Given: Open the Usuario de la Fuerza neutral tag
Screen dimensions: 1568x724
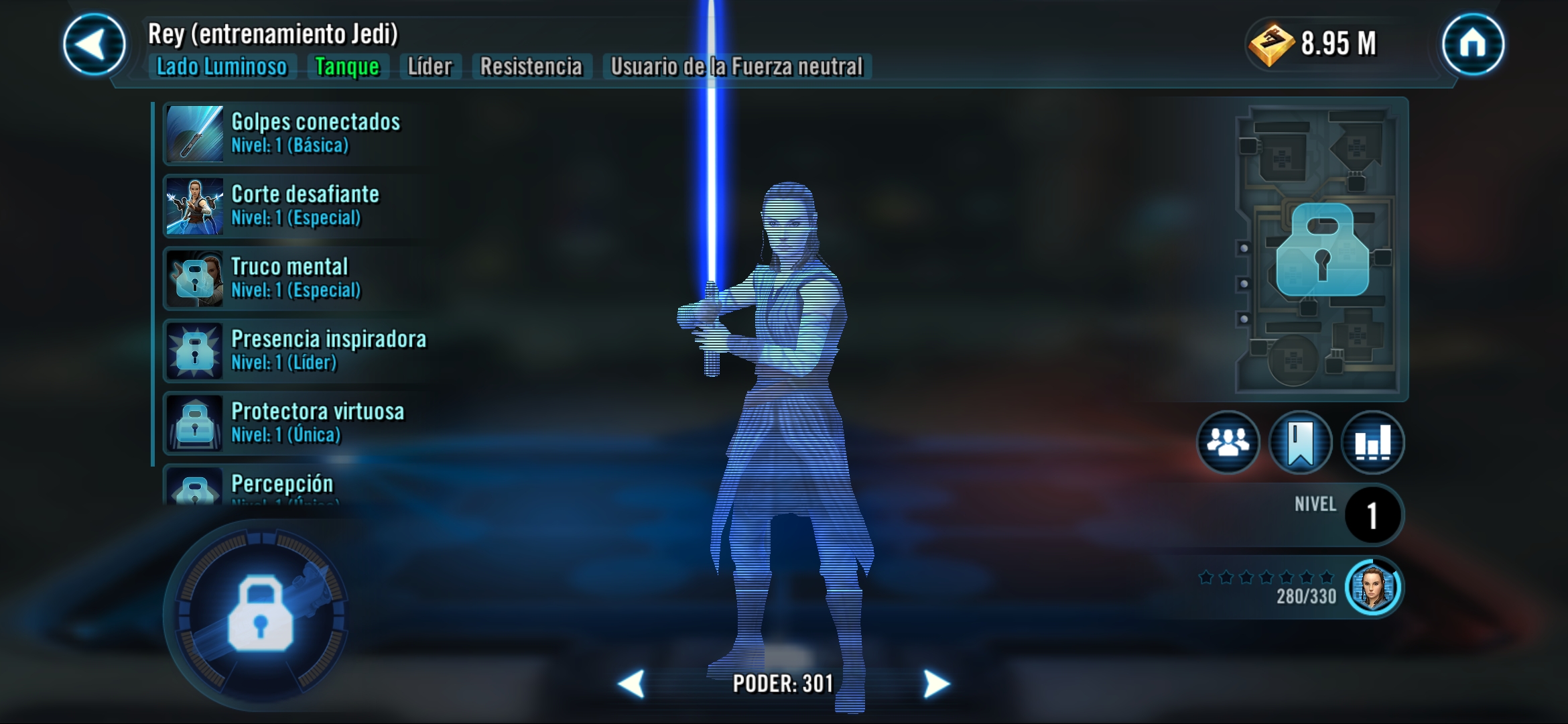Looking at the screenshot, I should point(736,67).
